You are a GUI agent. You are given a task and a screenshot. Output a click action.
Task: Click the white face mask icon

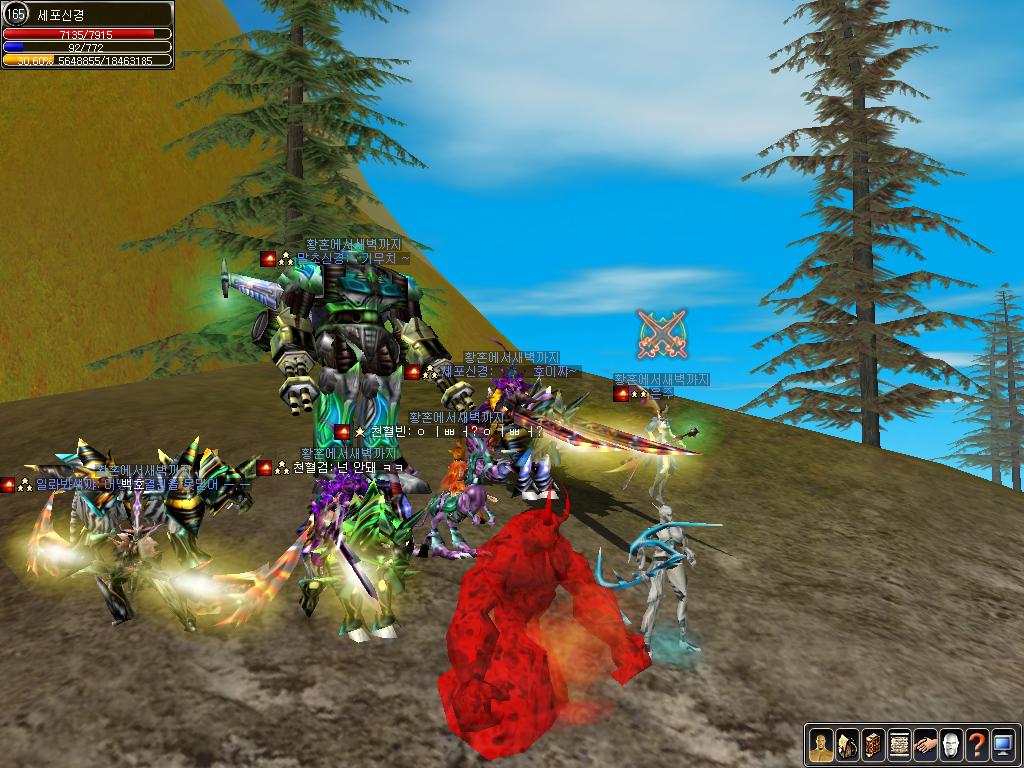pos(951,744)
